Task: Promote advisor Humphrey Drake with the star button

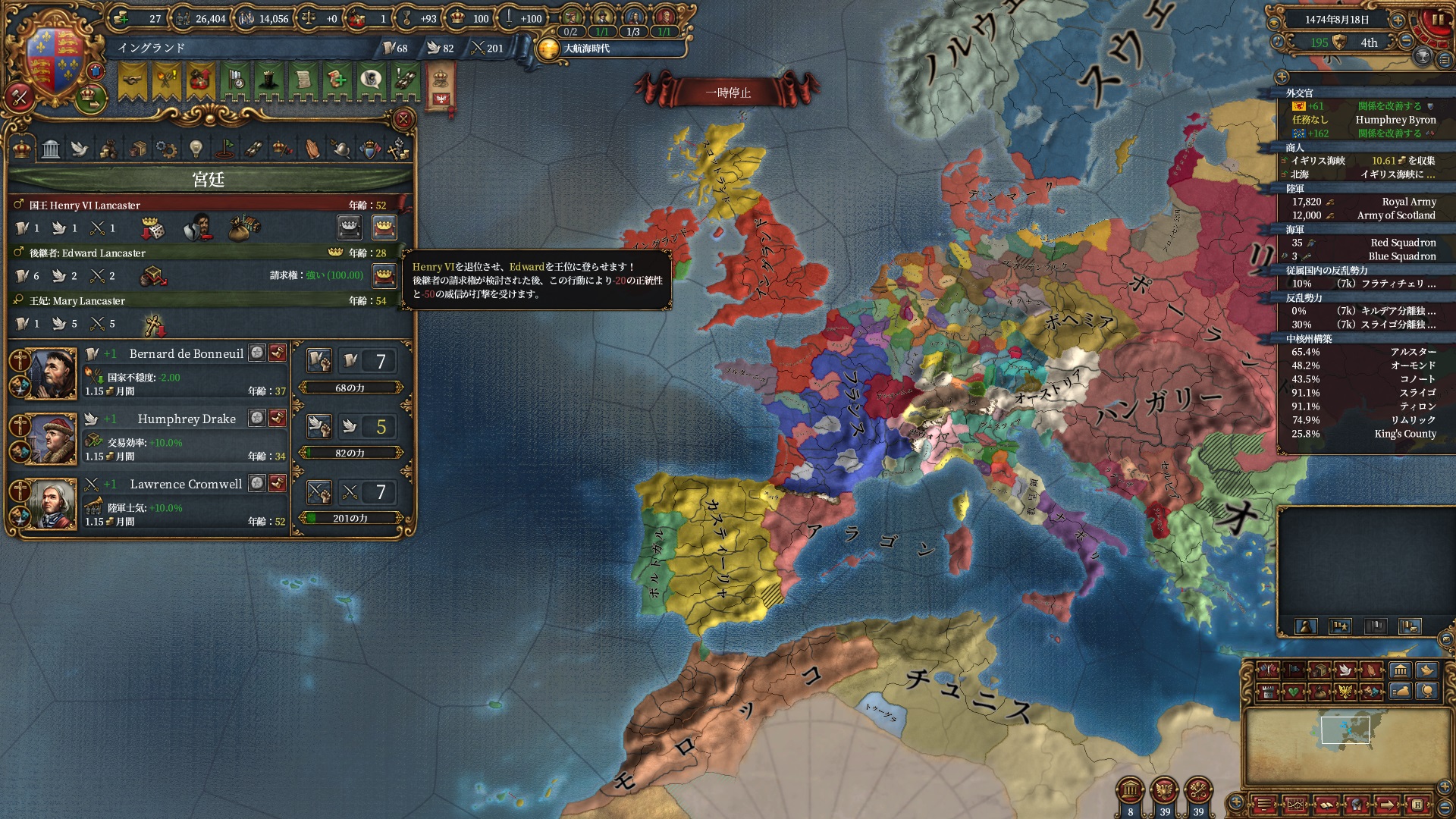Action: (x=258, y=419)
